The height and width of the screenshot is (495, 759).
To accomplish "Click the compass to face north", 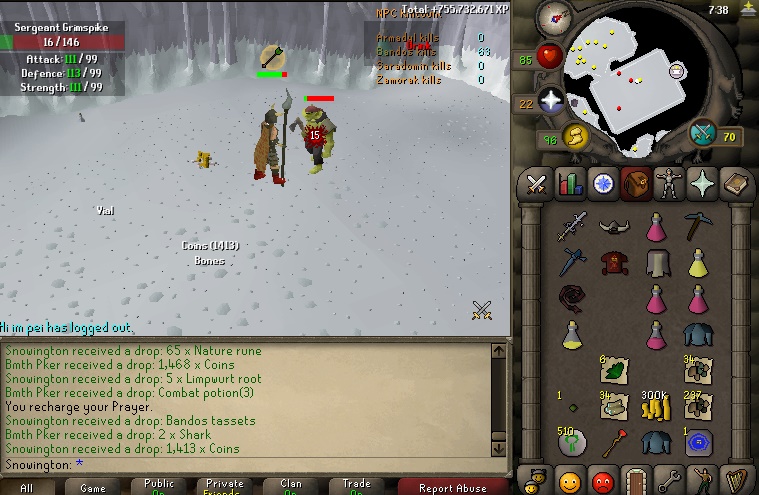I will click(x=553, y=17).
